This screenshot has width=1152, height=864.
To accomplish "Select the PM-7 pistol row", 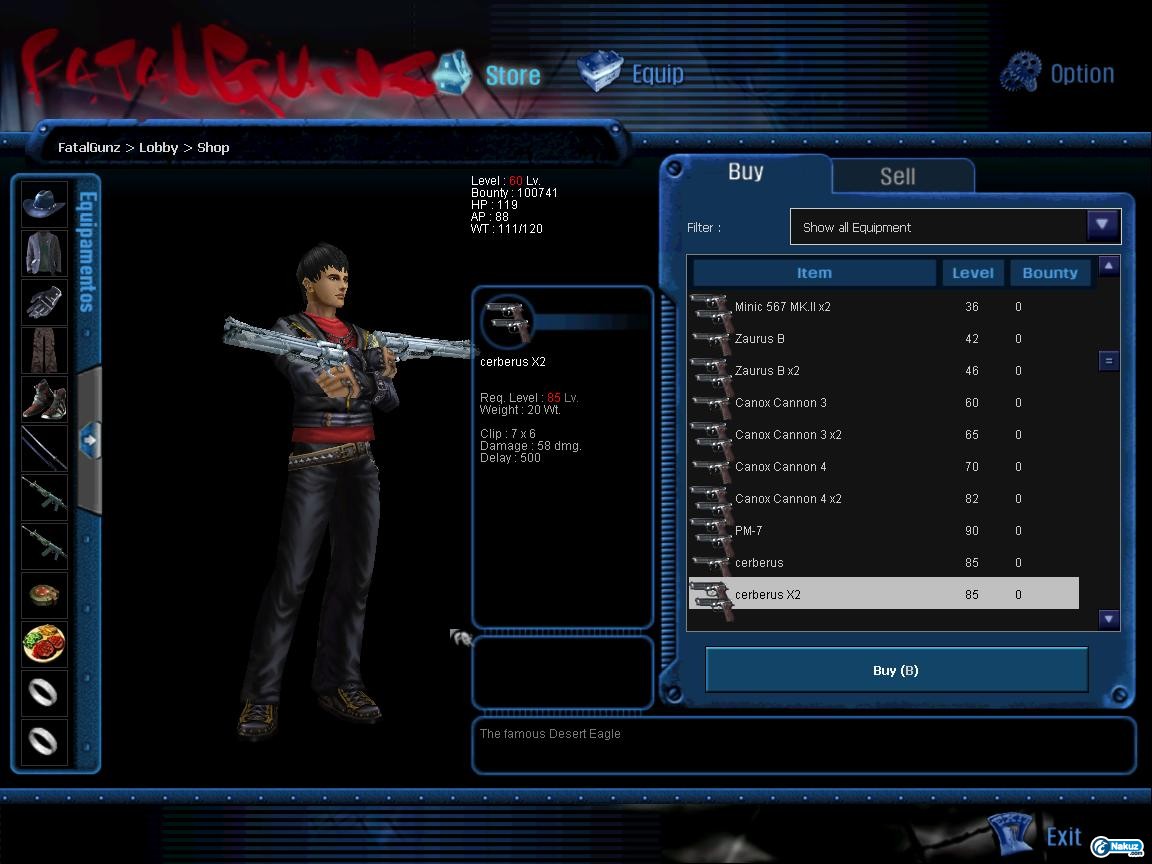I will click(x=748, y=531).
